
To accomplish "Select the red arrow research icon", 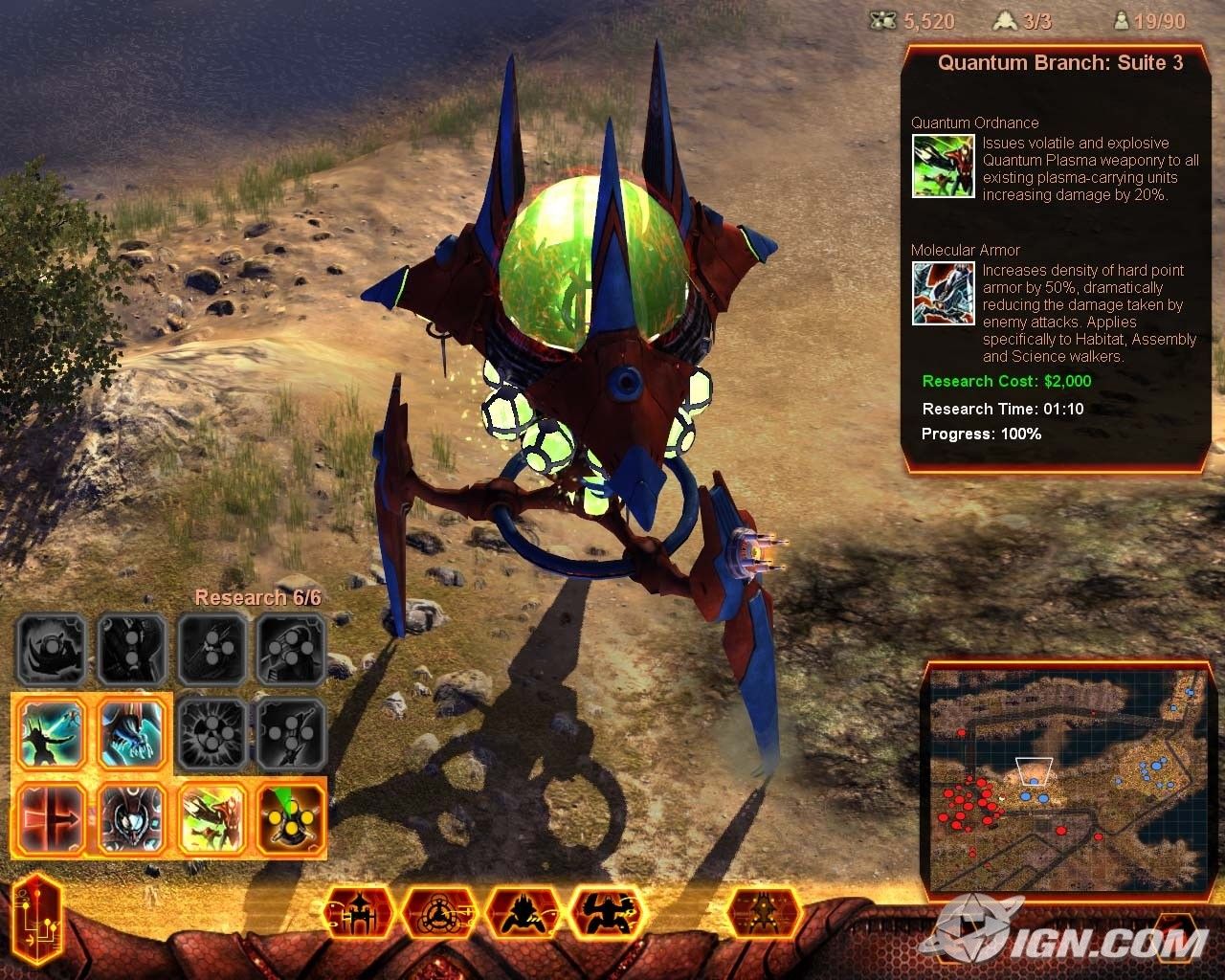I will point(54,819).
